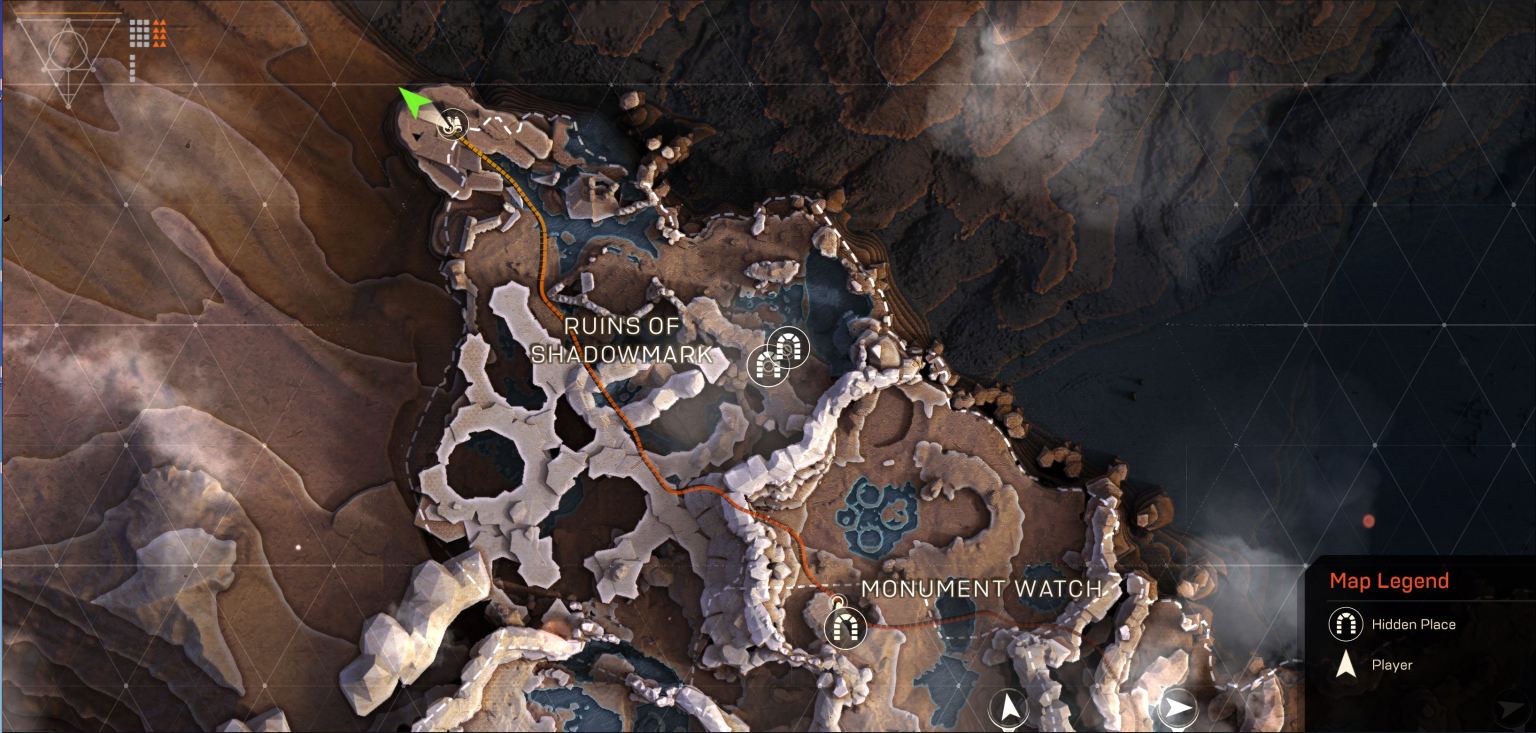The image size is (1536, 733).
Task: Click the MONUMENT WATCH location label
Action: 983,589
